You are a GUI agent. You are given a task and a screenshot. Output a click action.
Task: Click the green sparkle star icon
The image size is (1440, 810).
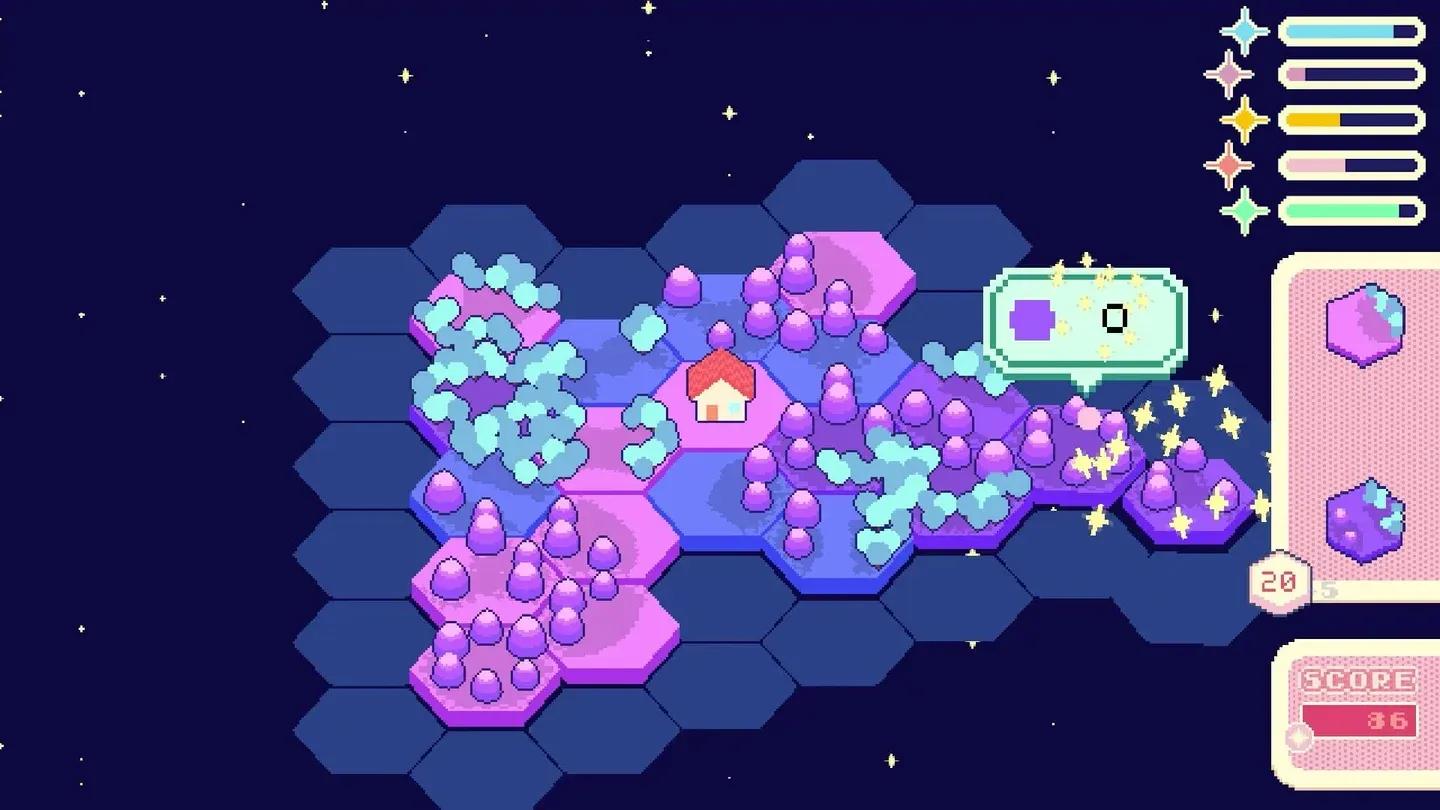point(1243,207)
